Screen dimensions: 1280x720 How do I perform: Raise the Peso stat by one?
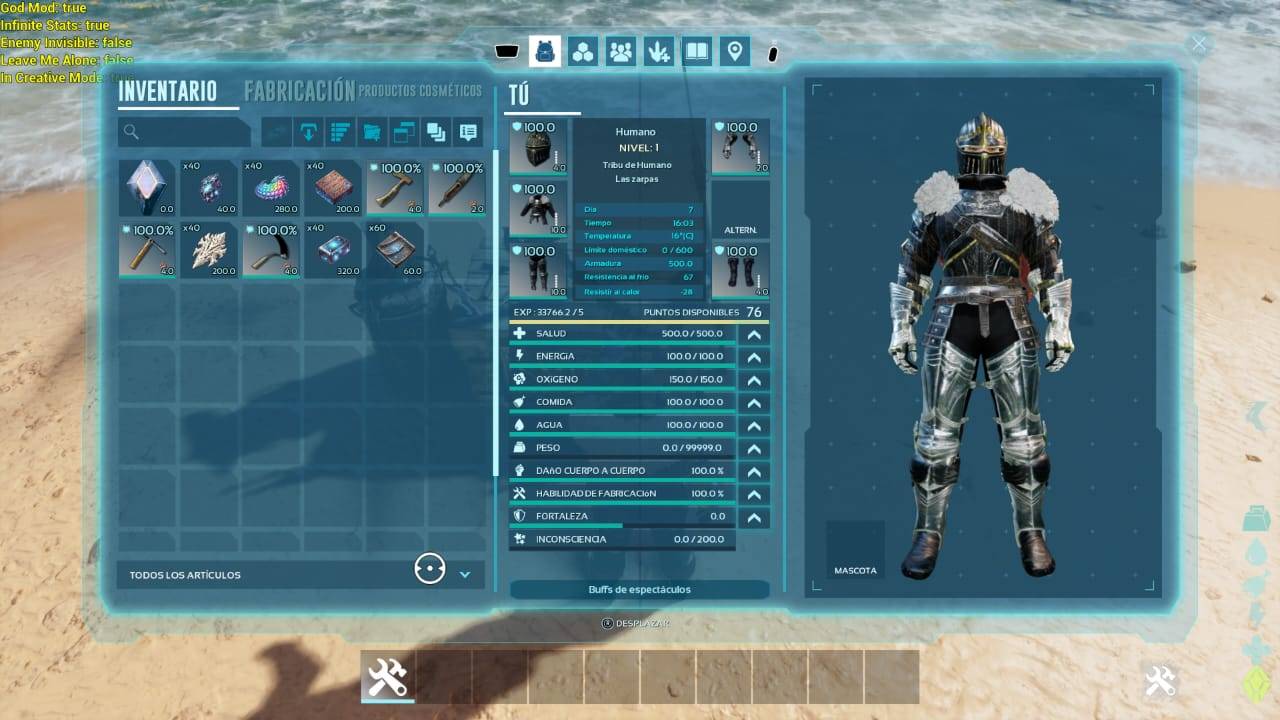(x=754, y=449)
